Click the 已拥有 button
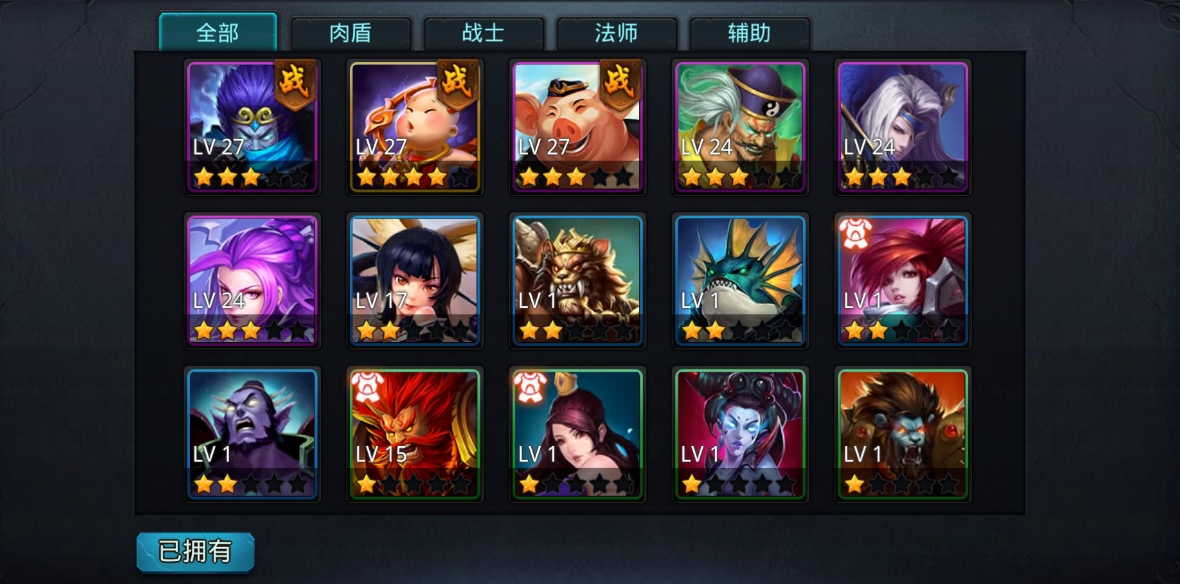 coord(195,551)
